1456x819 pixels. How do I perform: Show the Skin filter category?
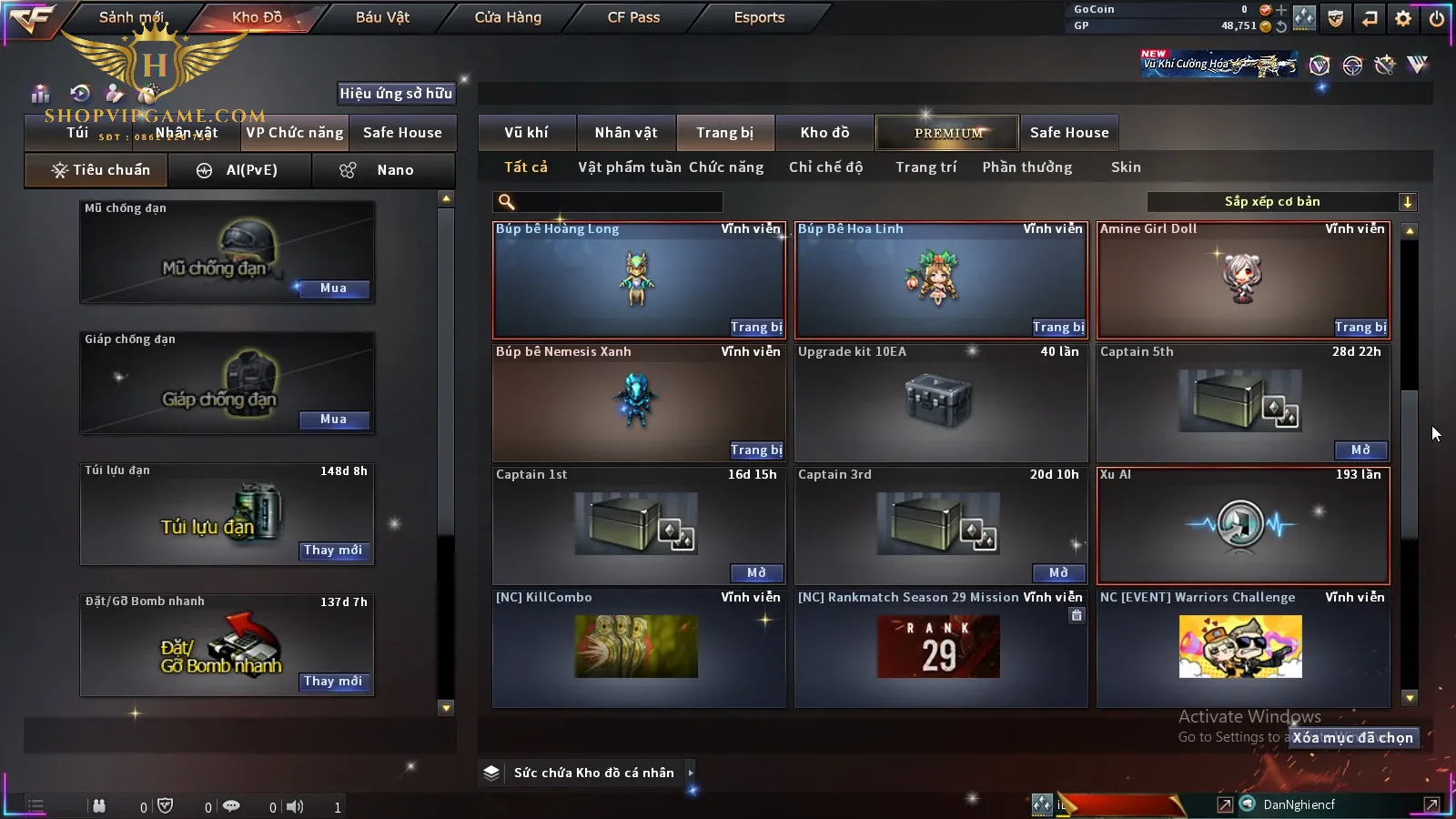tap(1126, 167)
